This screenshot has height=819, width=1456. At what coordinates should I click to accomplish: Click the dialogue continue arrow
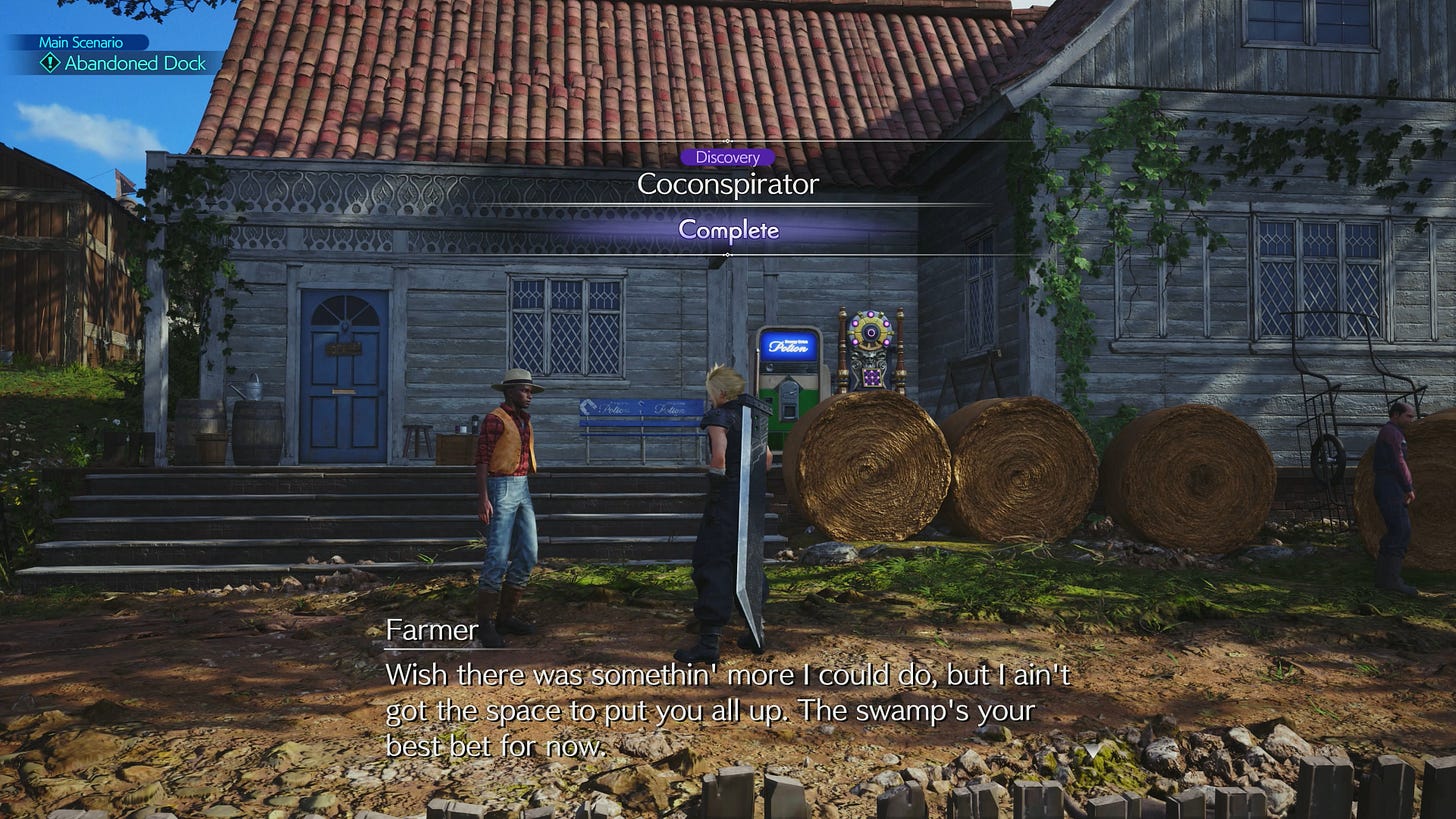click(x=1095, y=748)
